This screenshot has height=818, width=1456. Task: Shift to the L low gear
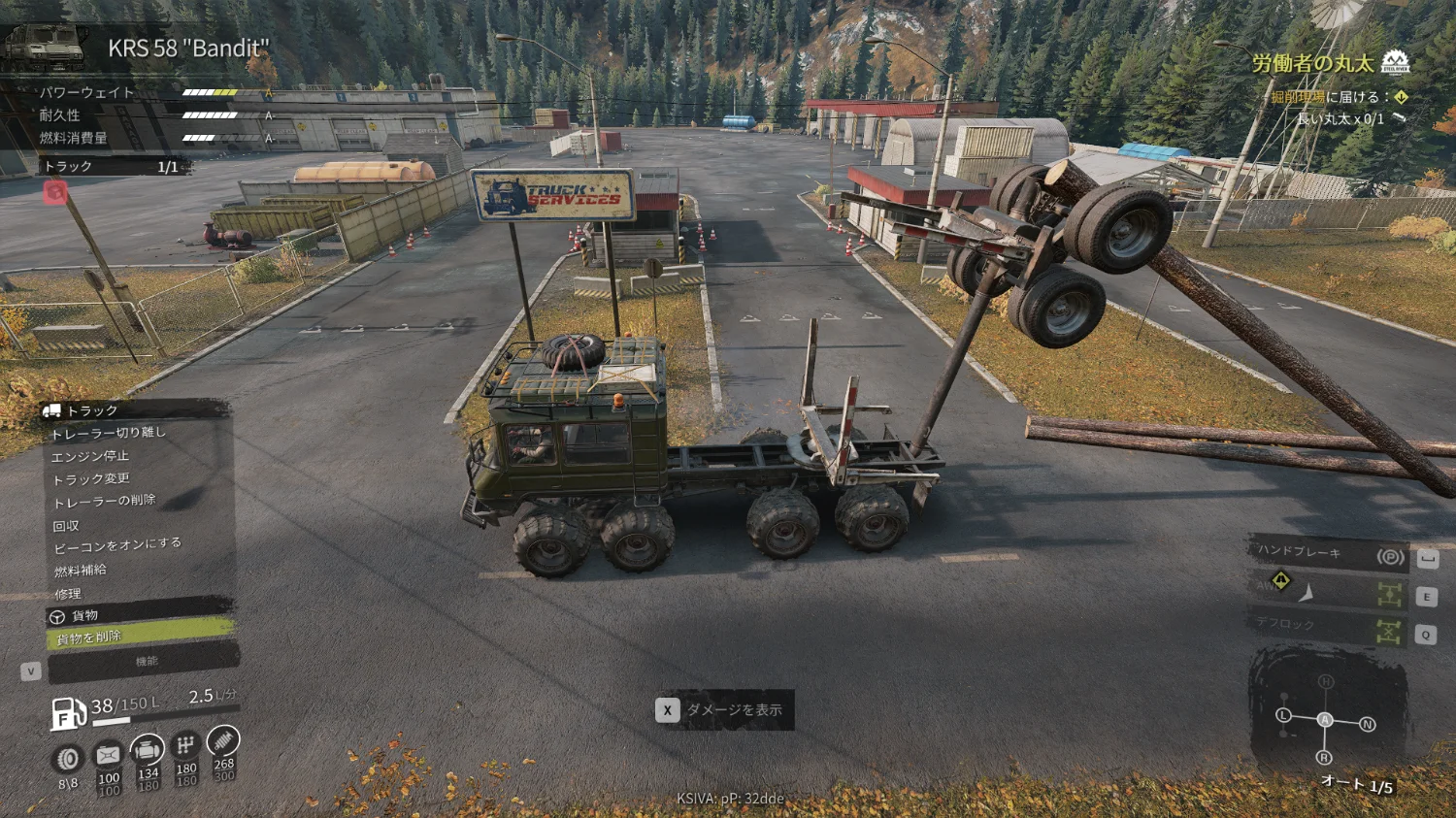(1283, 715)
